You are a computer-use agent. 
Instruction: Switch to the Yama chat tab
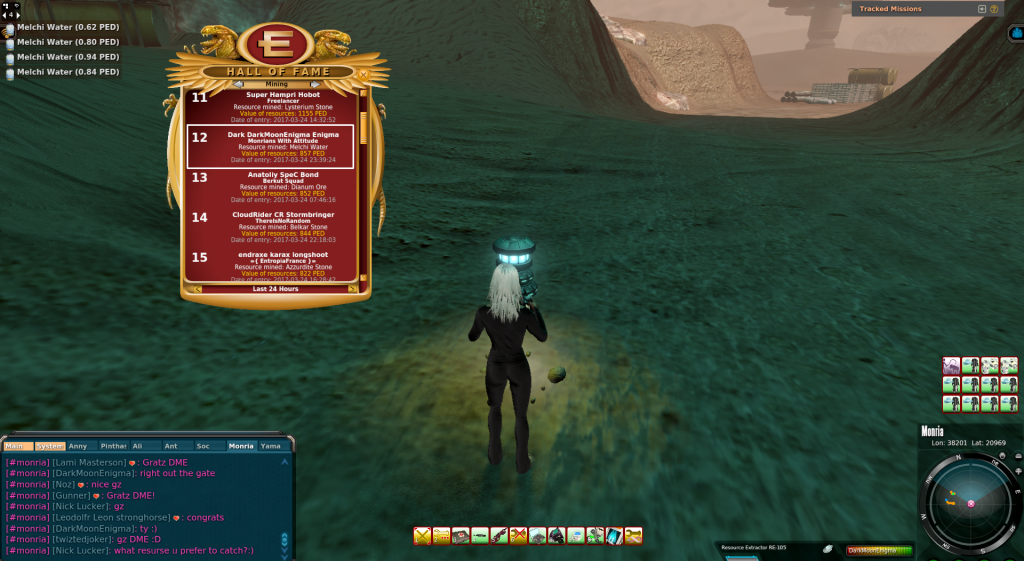271,446
